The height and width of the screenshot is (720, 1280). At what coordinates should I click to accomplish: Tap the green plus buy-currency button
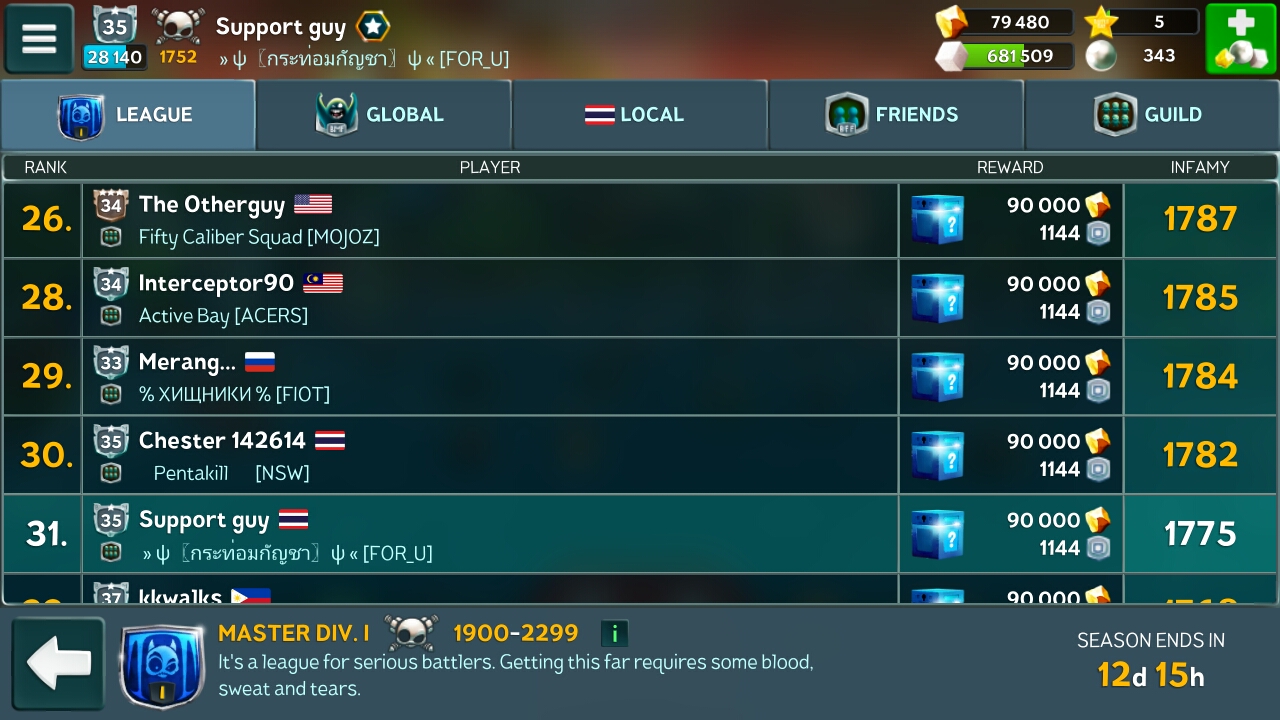coord(1240,39)
